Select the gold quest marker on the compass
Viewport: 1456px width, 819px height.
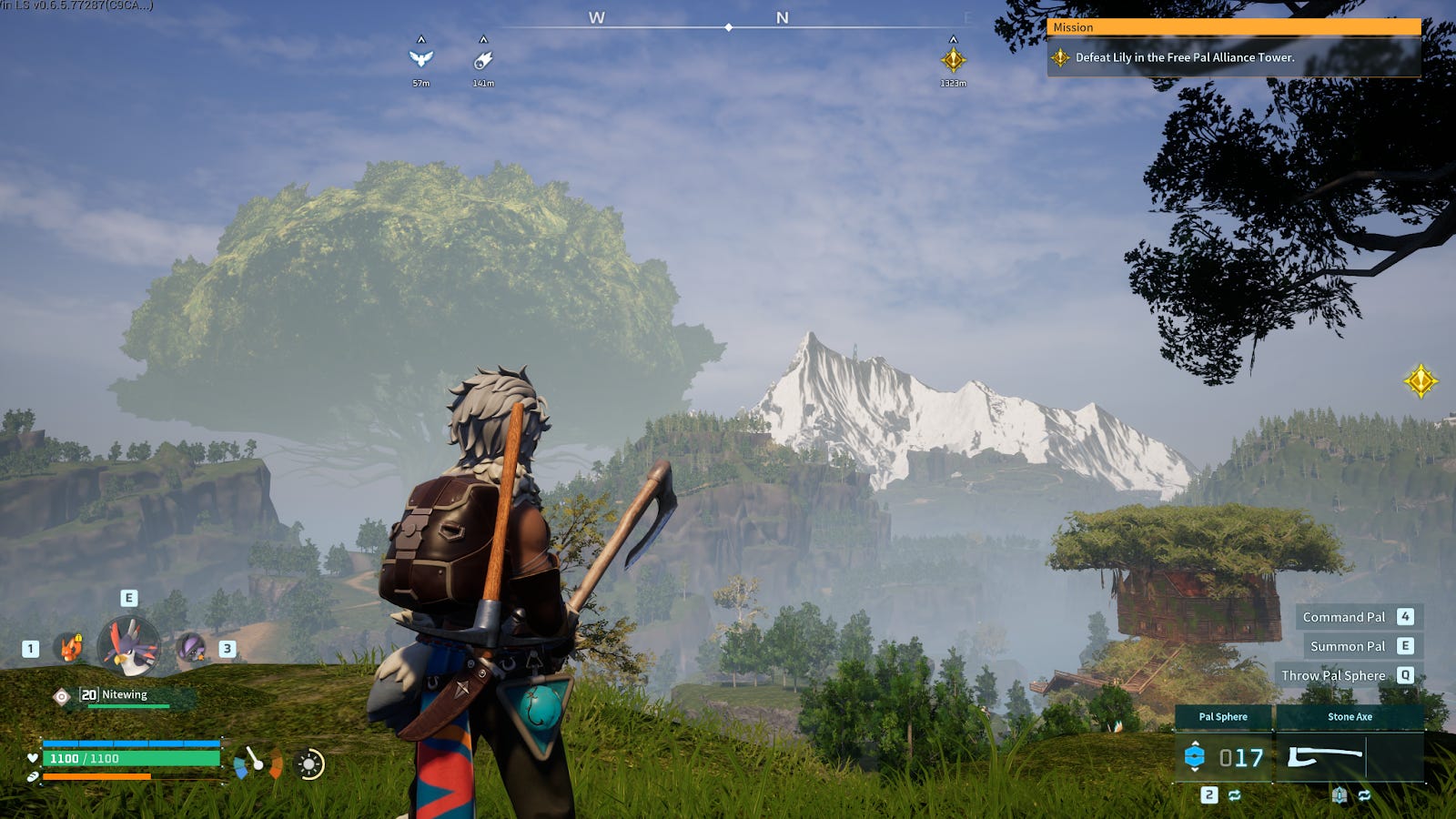[x=953, y=60]
